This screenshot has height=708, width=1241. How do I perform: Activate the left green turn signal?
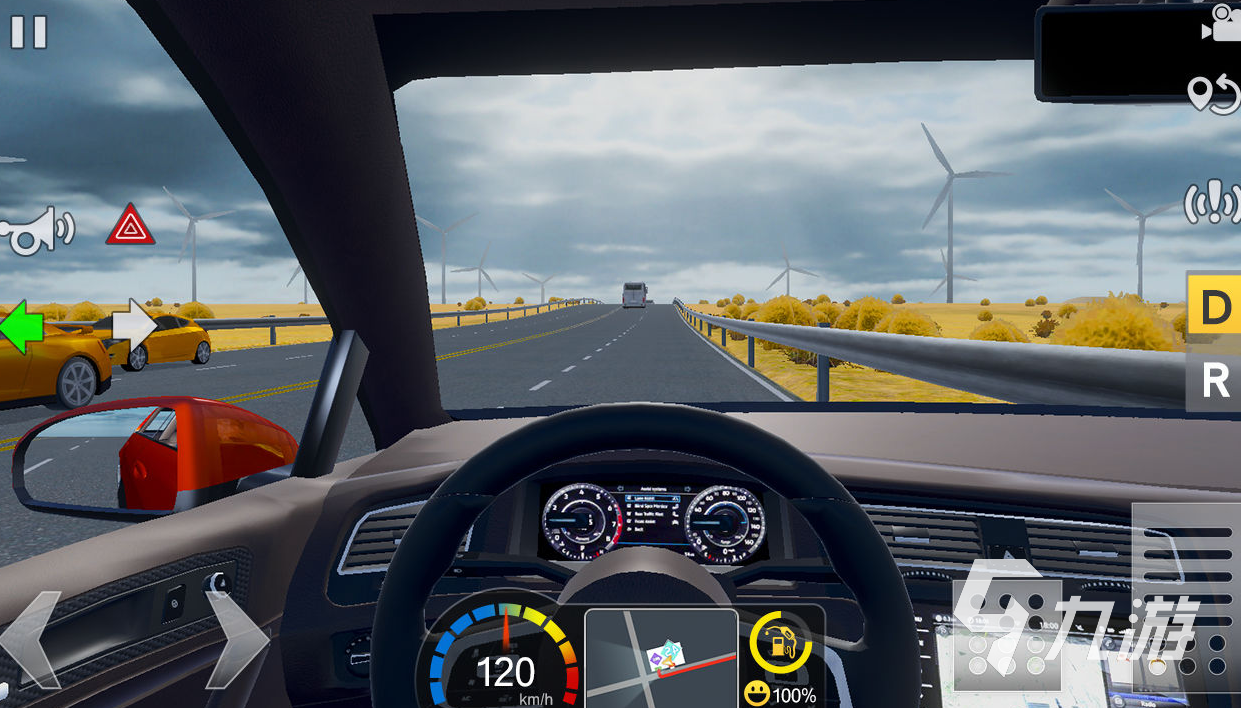click(21, 326)
